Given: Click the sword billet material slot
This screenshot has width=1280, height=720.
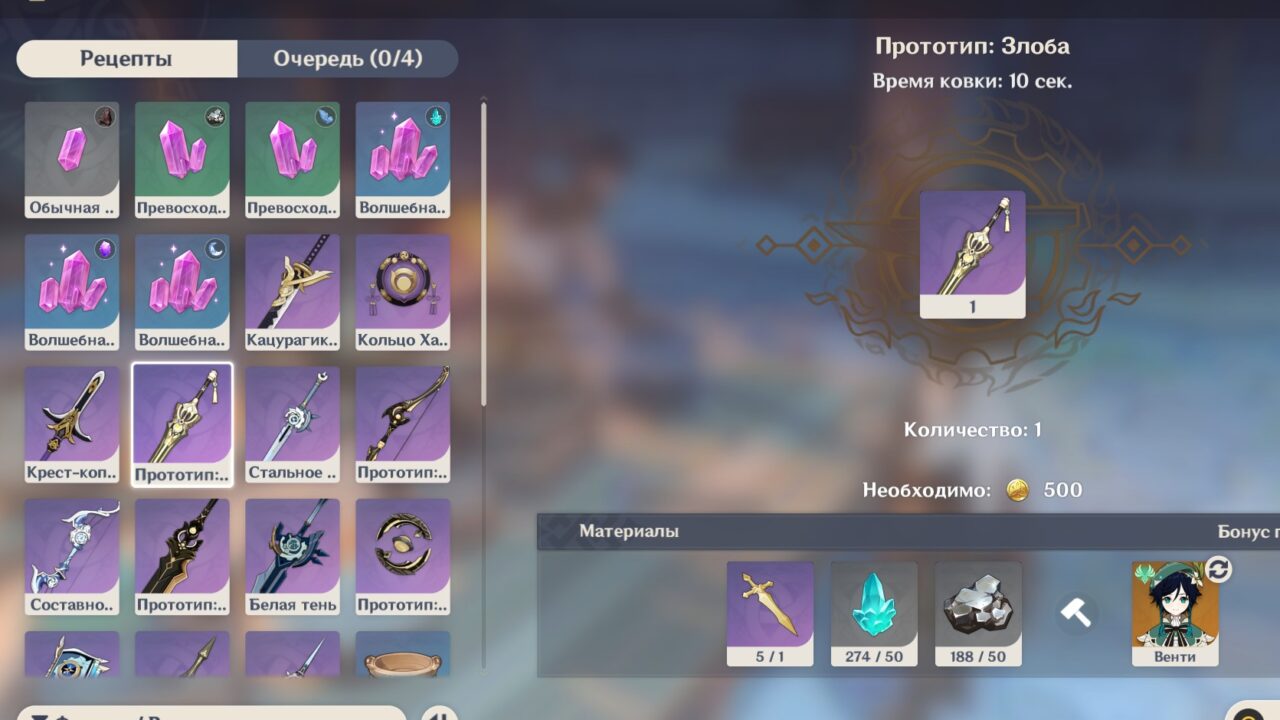Looking at the screenshot, I should coord(770,613).
